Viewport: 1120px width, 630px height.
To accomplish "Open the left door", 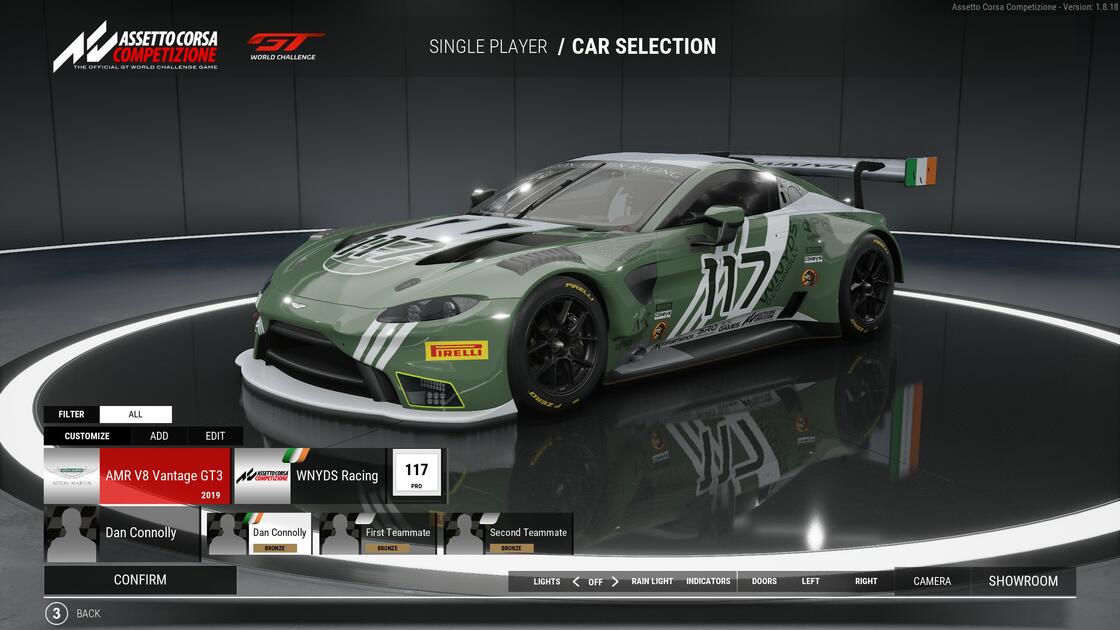I will (810, 581).
